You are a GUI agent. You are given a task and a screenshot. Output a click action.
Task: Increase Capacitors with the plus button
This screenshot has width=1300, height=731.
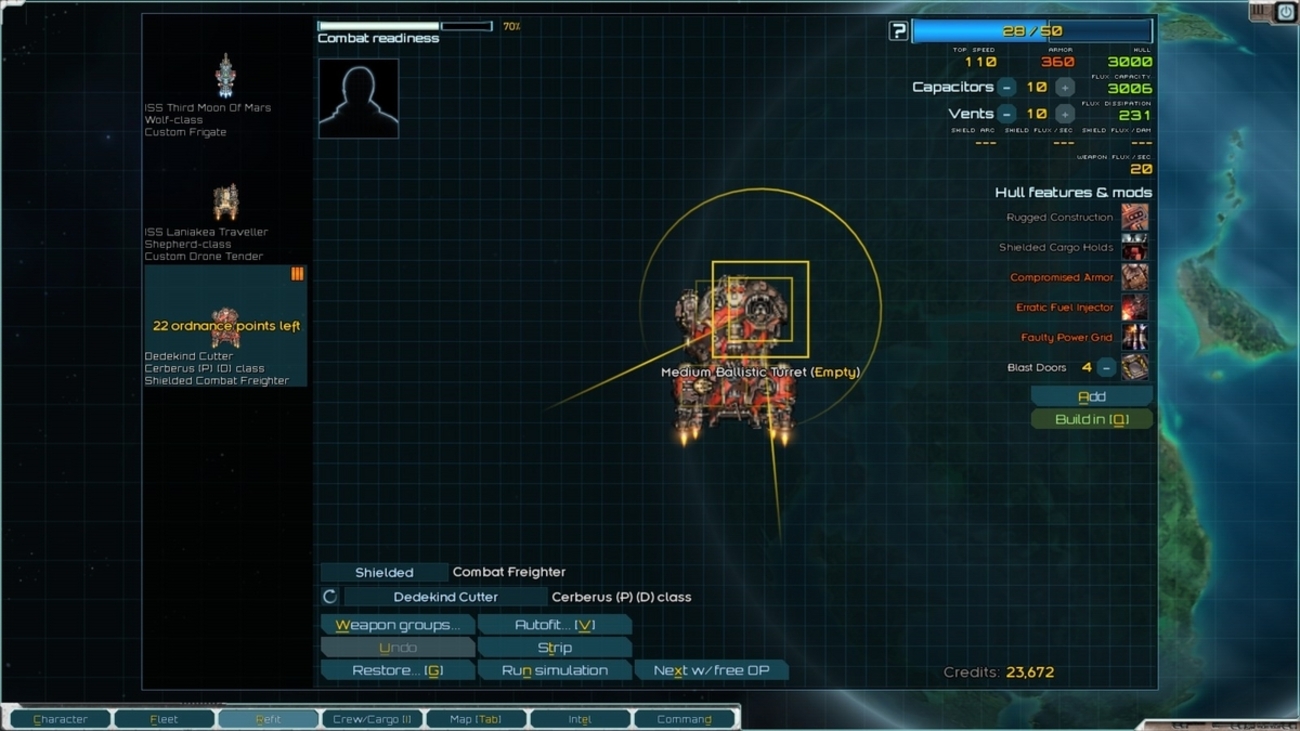(x=1065, y=88)
